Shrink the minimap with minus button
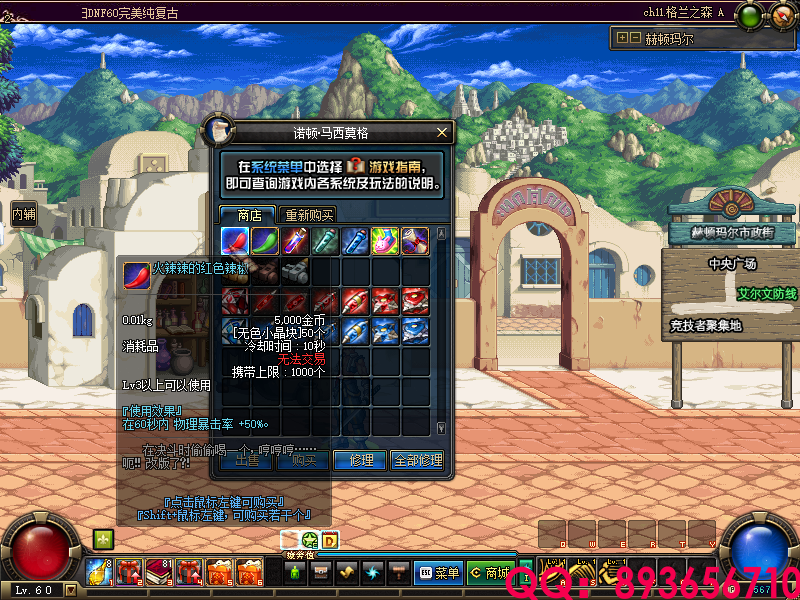Image resolution: width=800 pixels, height=600 pixels. click(635, 39)
